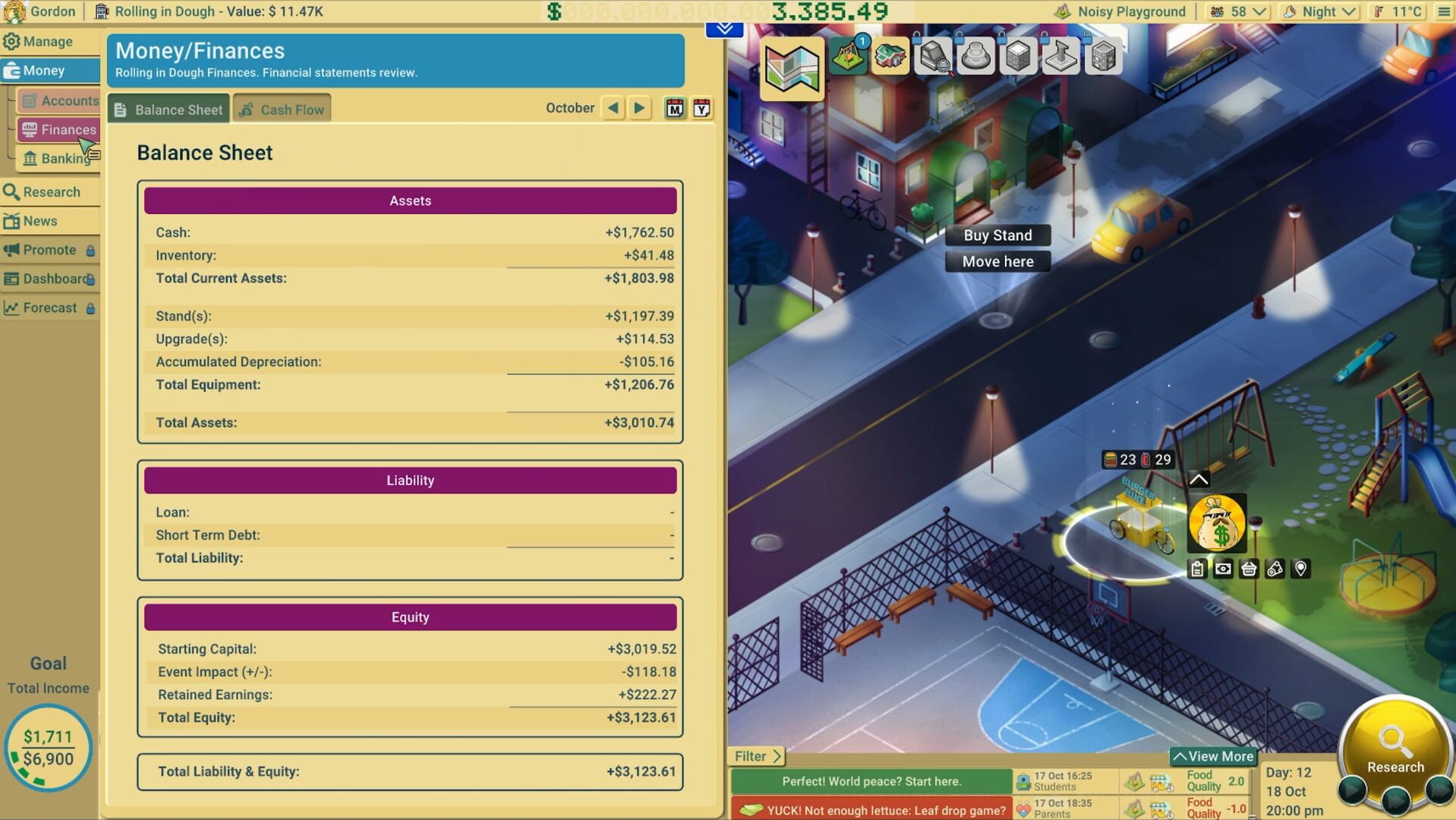Toggle the Forecast lock in the sidebar
Viewport: 1456px width, 820px height.
click(91, 307)
